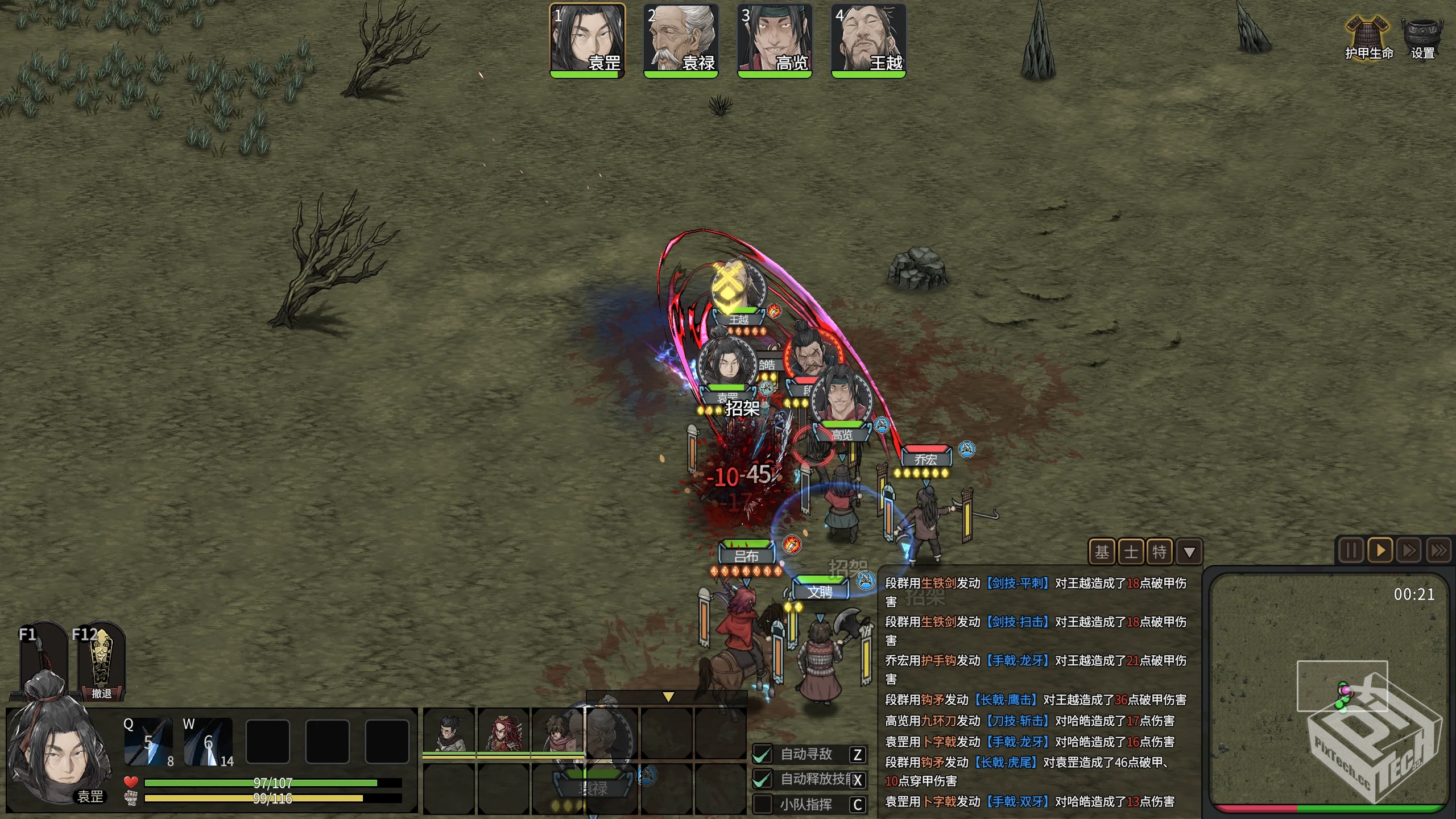Viewport: 1456px width, 819px height.
Task: Toggle the 护甲生命 armor display
Action: pyautogui.click(x=1368, y=38)
